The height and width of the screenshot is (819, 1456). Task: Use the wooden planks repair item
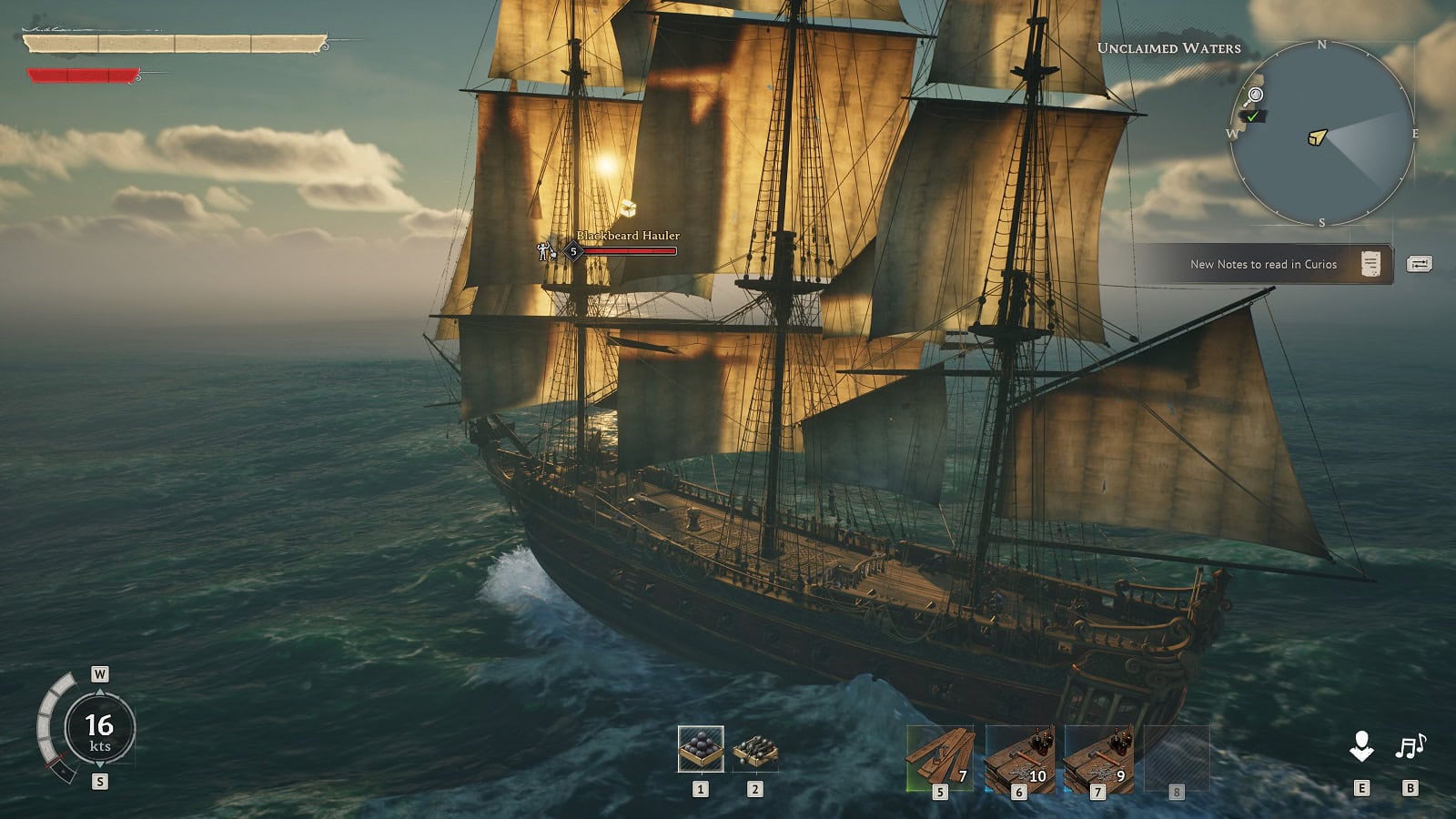coord(940,758)
